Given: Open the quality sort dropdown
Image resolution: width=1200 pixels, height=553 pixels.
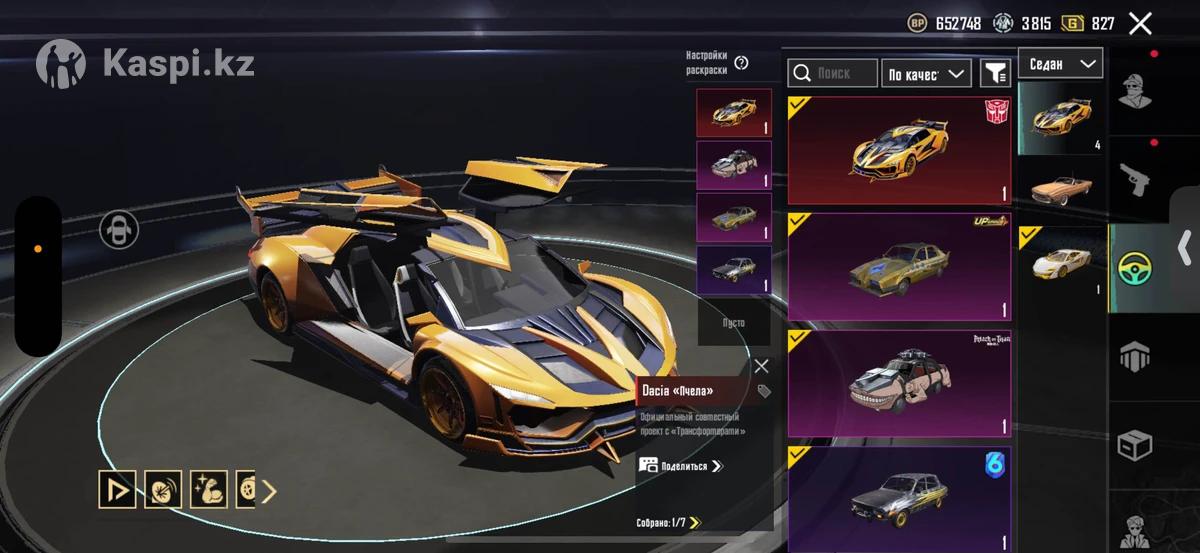Looking at the screenshot, I should (926, 73).
